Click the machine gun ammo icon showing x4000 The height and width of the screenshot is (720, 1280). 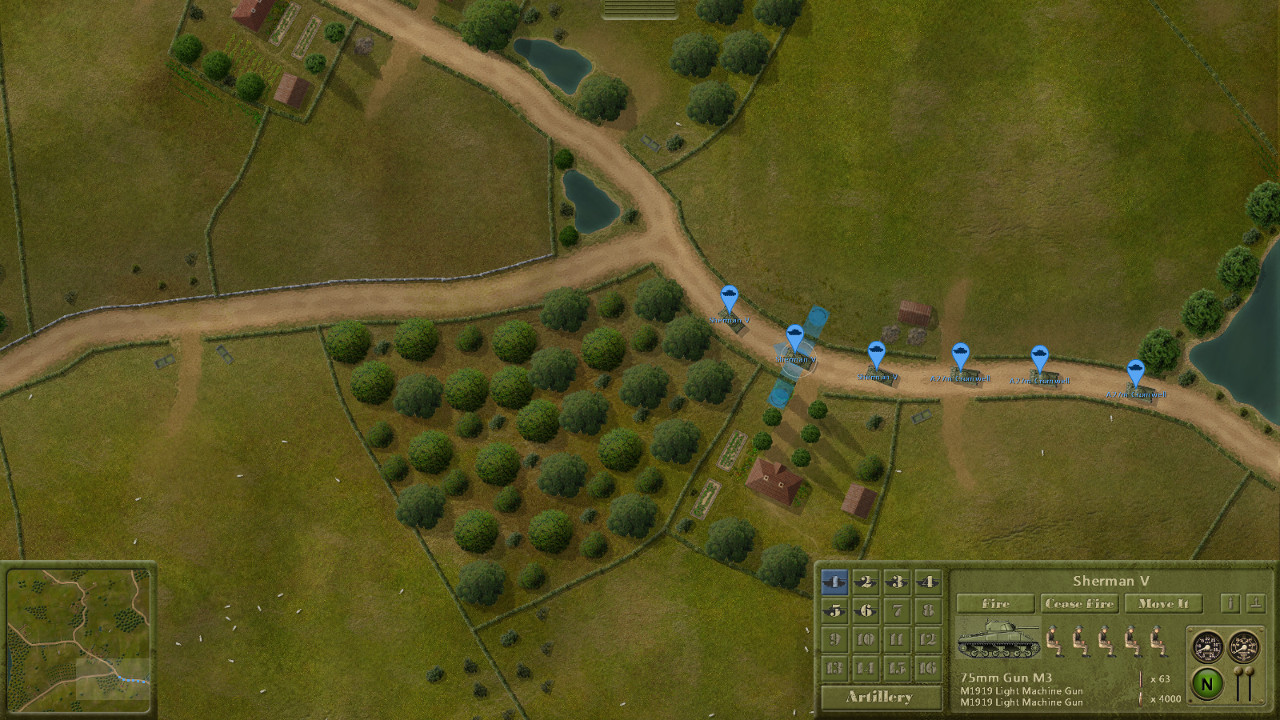[x=1141, y=698]
